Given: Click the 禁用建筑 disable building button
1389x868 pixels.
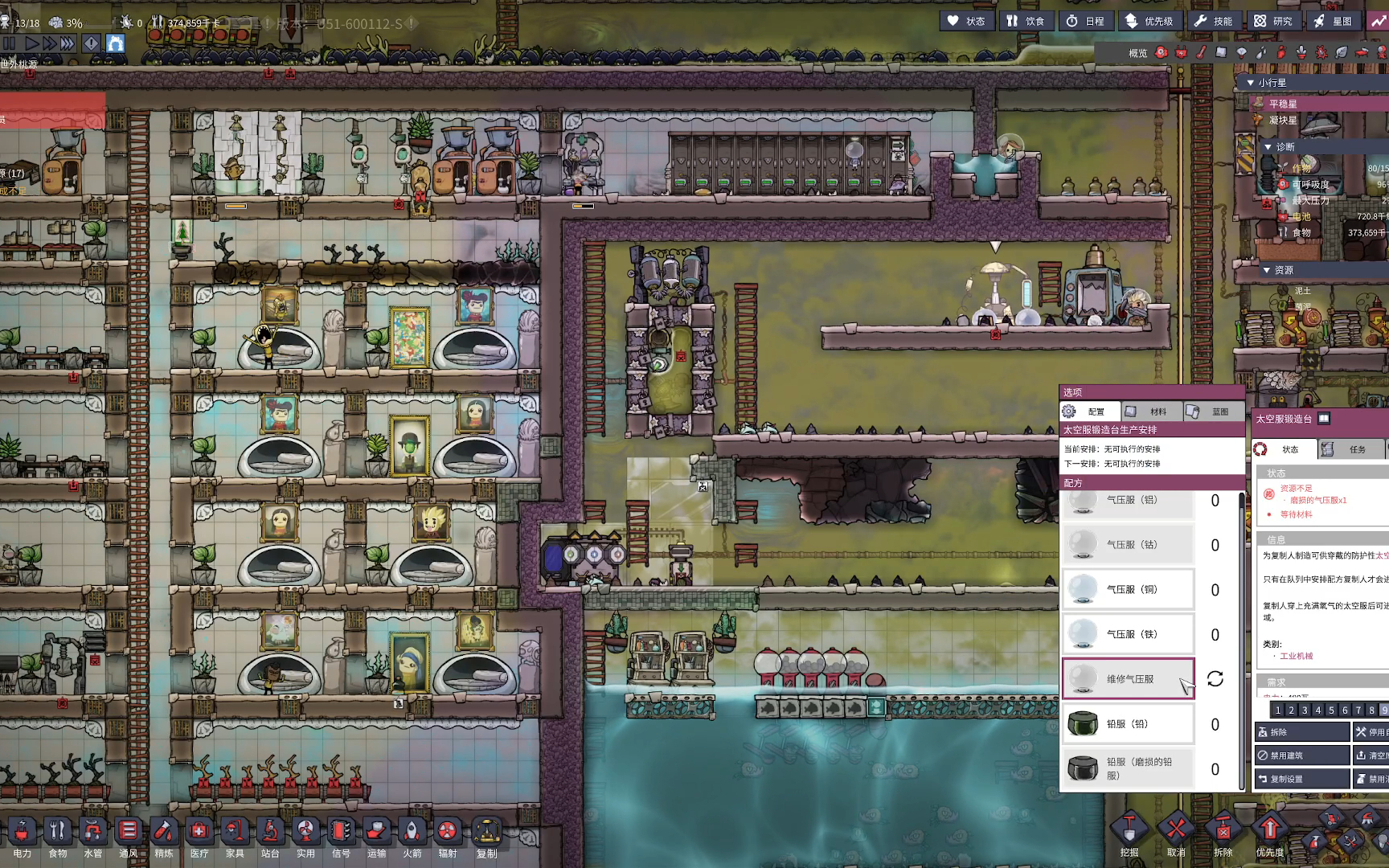Looking at the screenshot, I should [x=1302, y=755].
